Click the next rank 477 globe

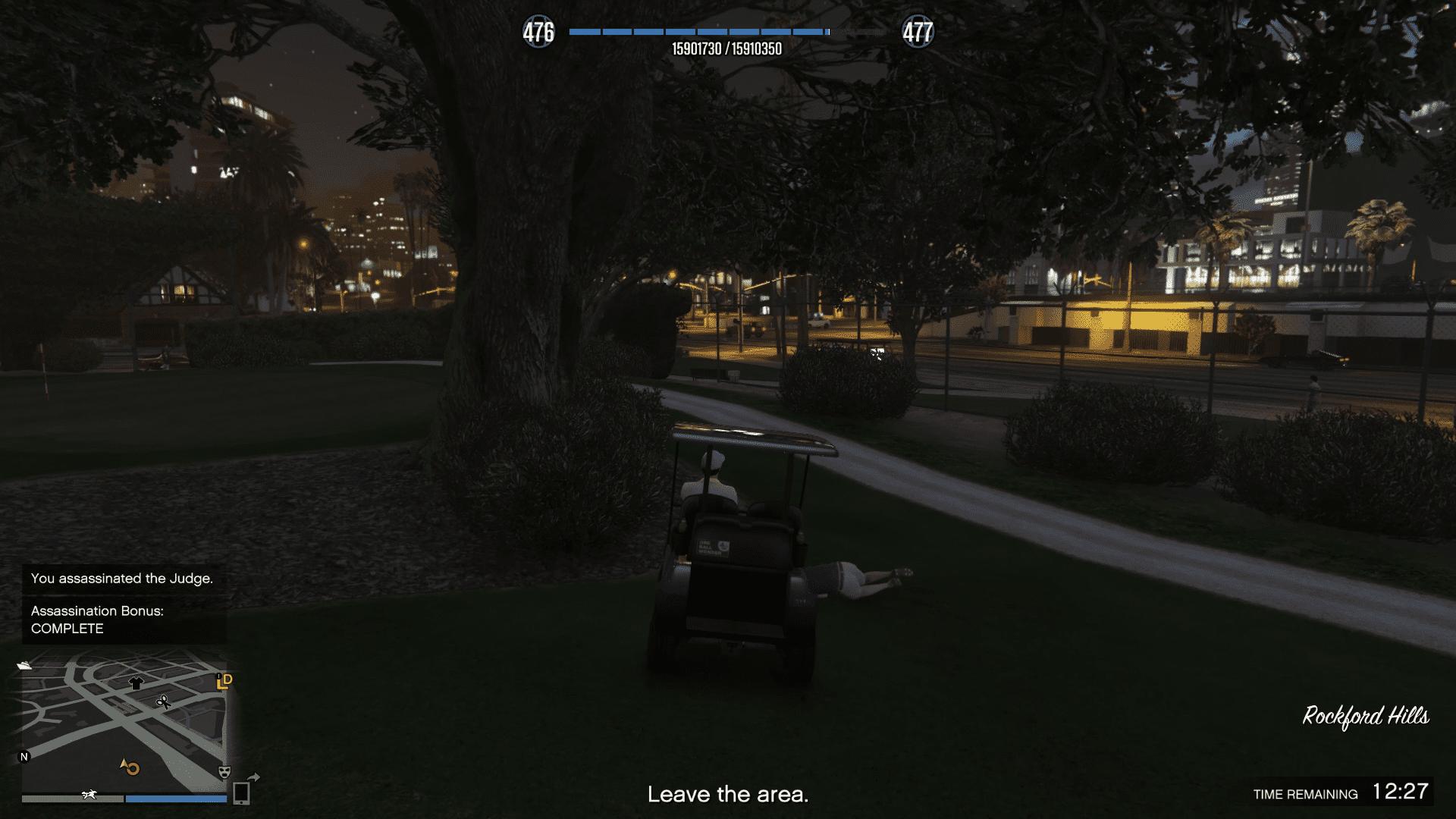(x=918, y=33)
